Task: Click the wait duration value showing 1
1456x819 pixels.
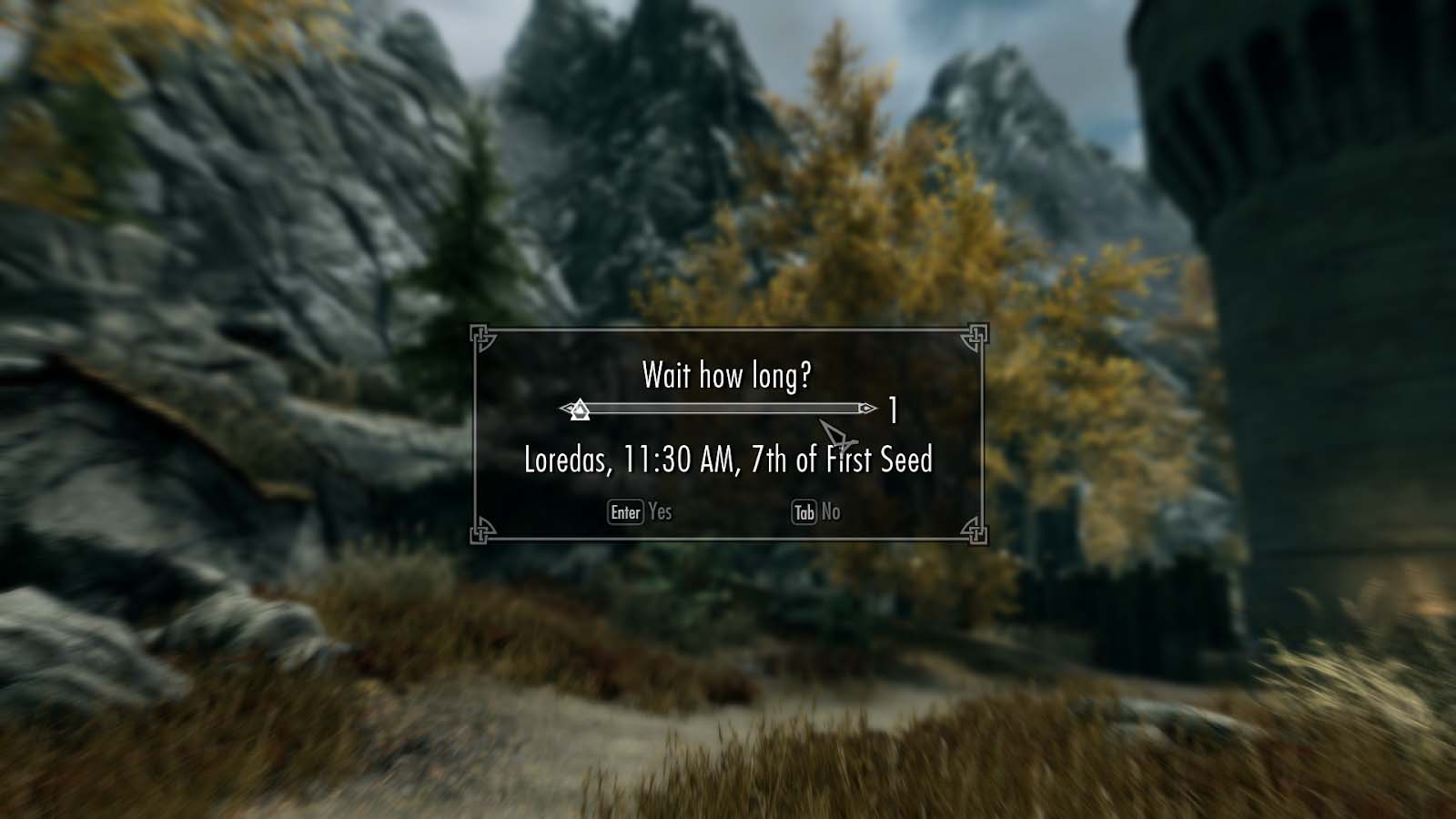Action: (x=893, y=409)
